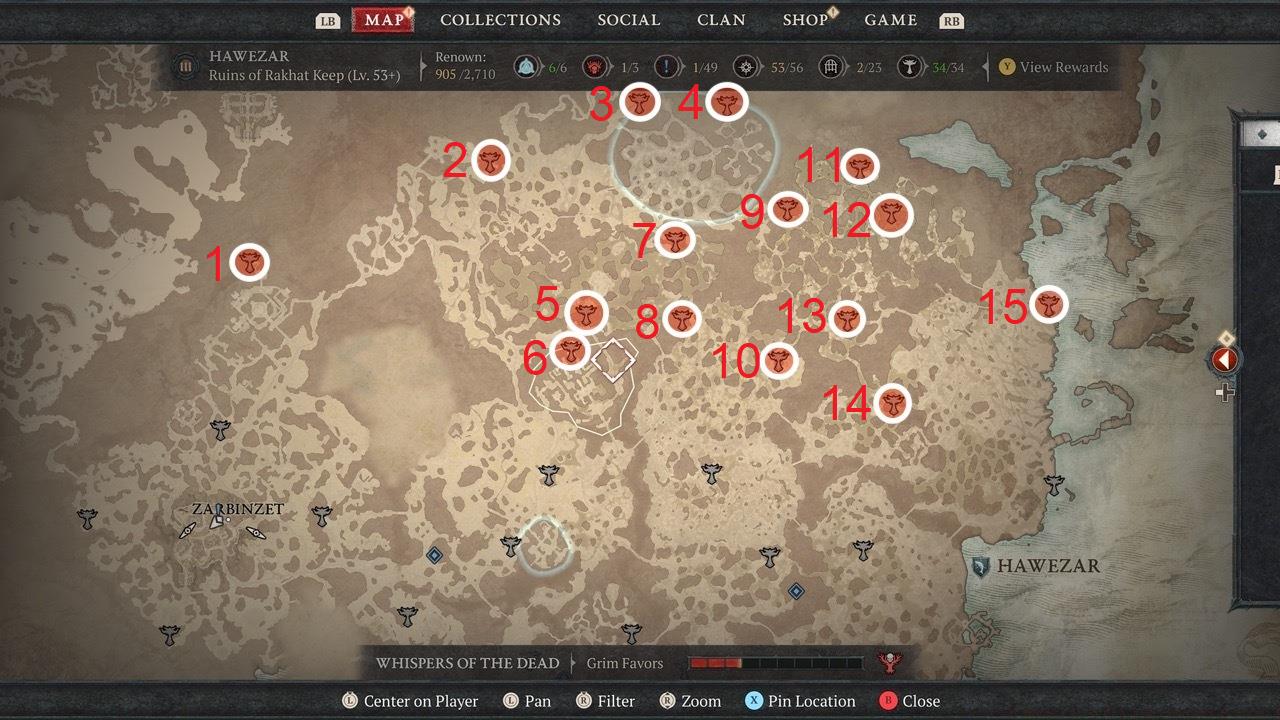Select the waypoints renown counter icon
The image size is (1280, 720).
pos(524,66)
